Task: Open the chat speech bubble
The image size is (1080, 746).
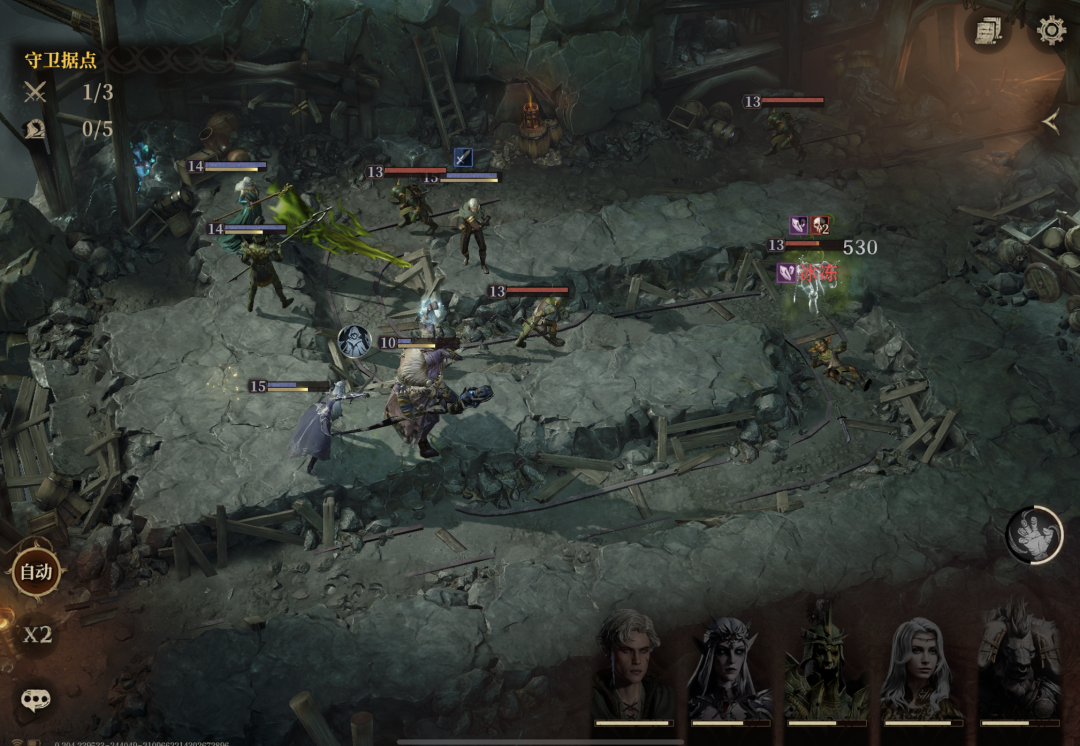Action: tap(36, 699)
